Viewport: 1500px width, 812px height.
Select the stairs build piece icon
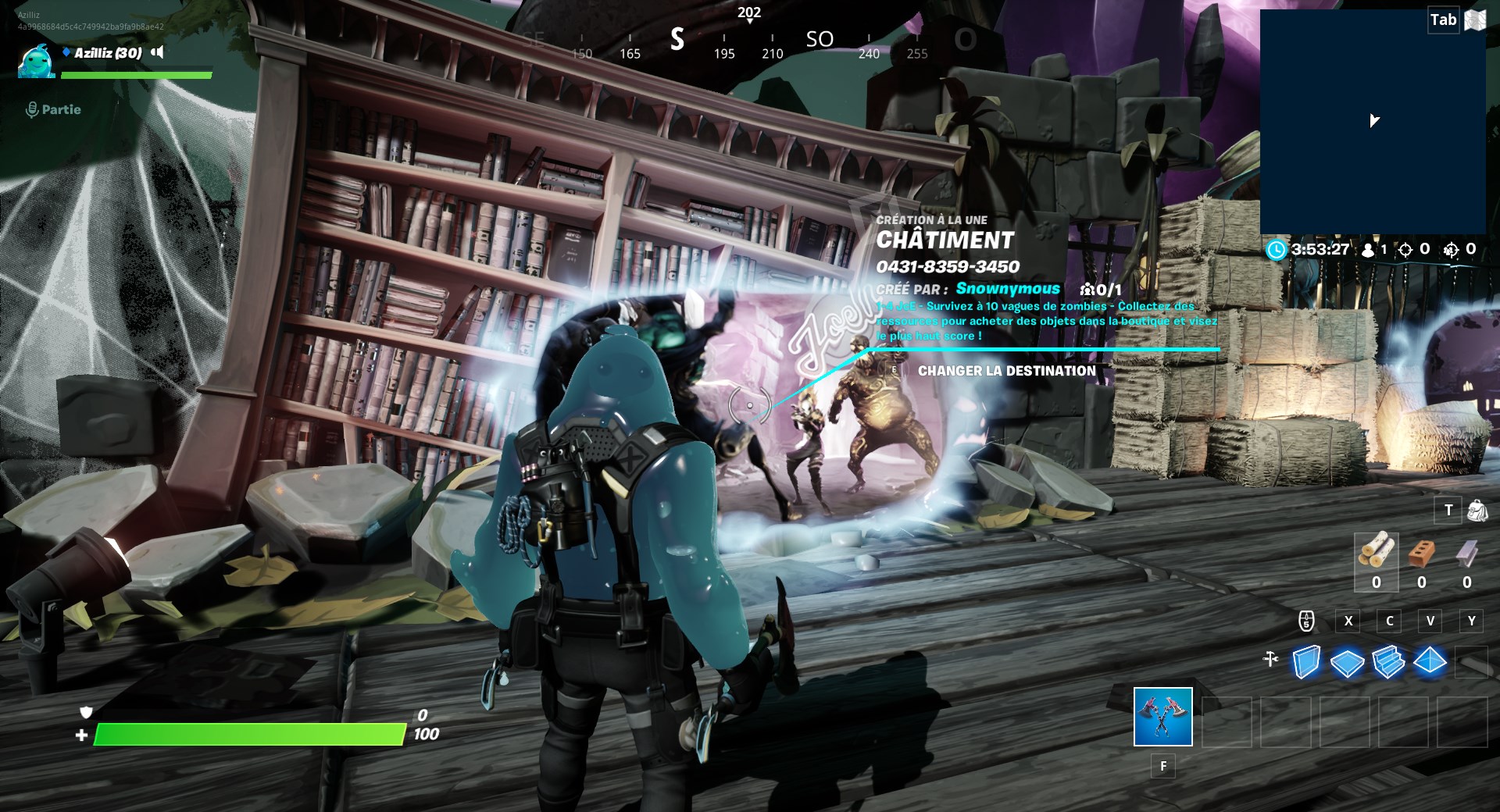point(1388,662)
